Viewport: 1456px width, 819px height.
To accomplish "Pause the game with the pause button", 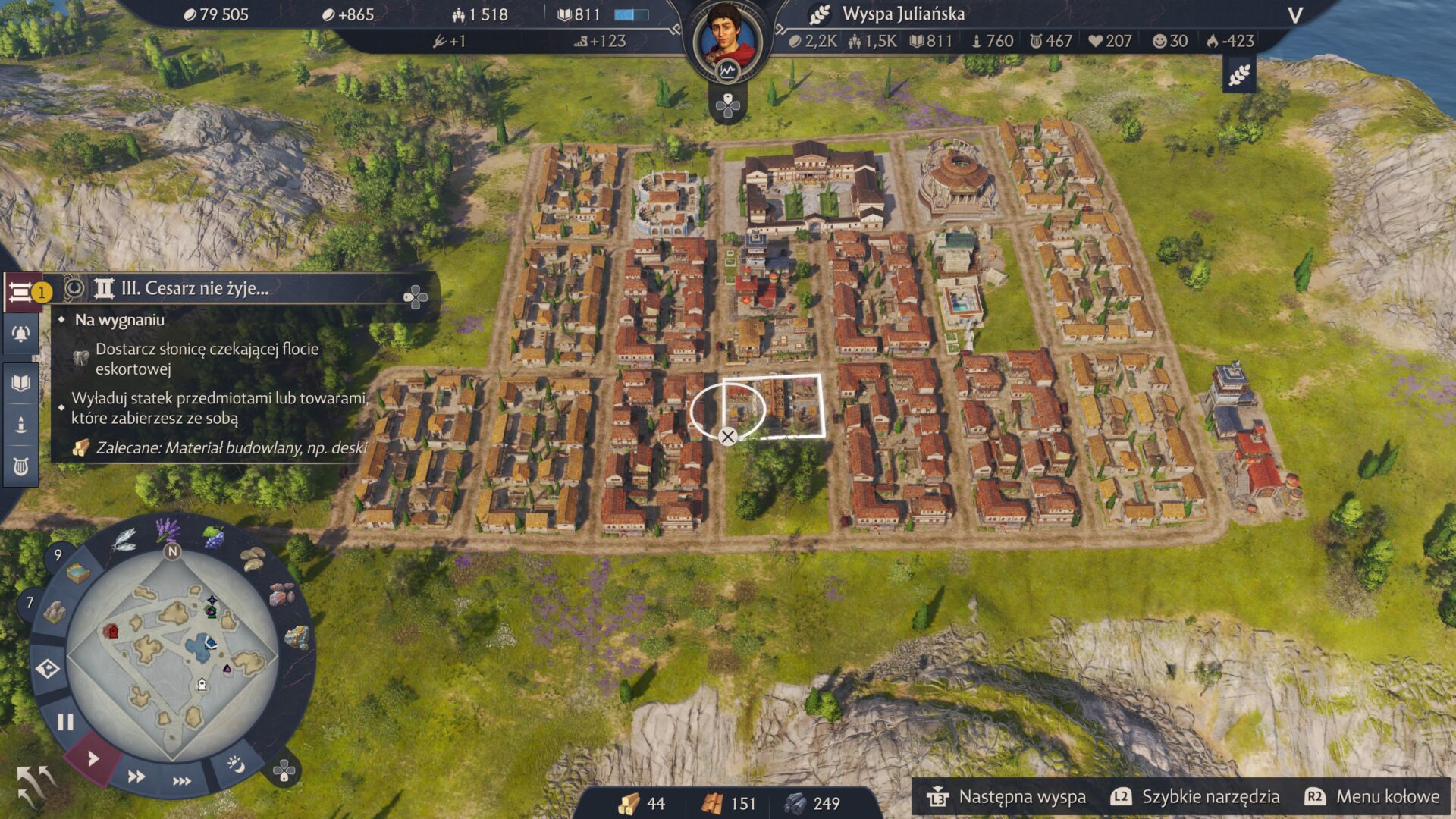I will [x=65, y=722].
